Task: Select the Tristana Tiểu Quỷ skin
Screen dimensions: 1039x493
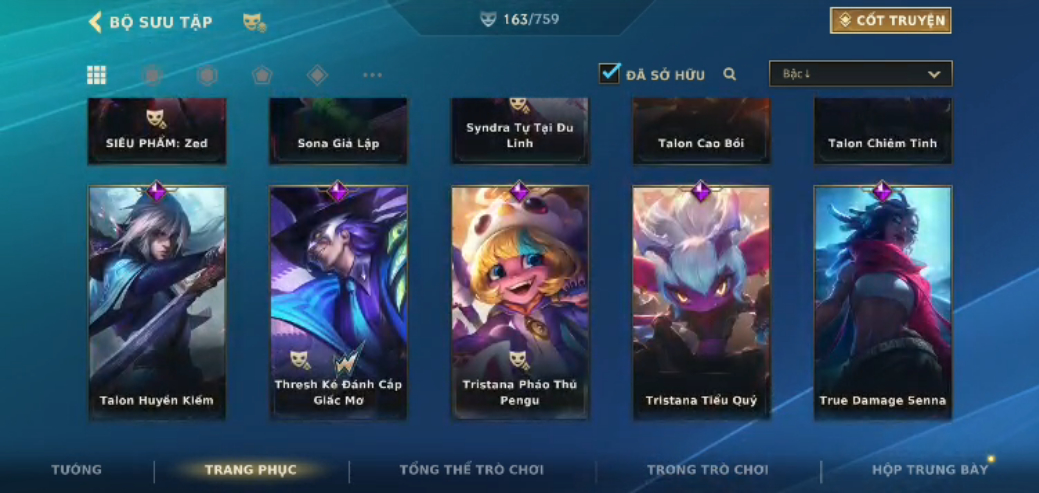Action: tap(701, 302)
